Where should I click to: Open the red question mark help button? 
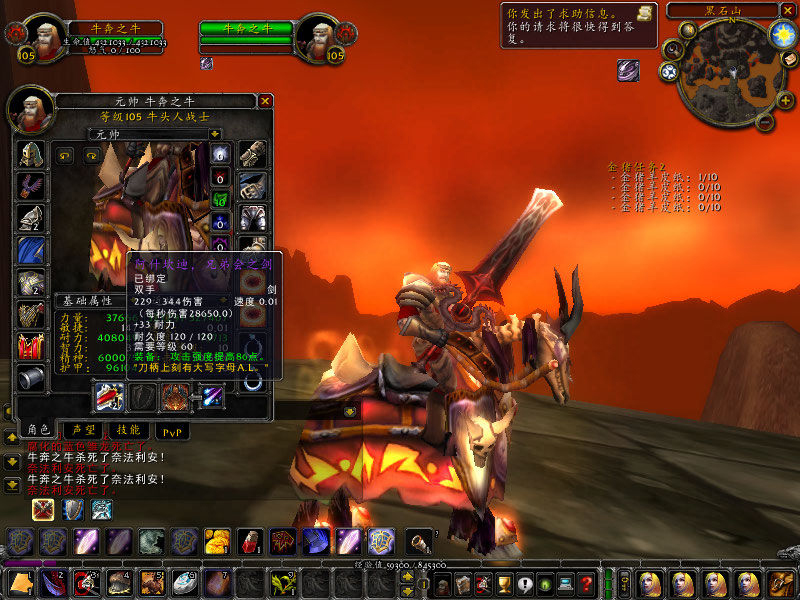[587, 583]
